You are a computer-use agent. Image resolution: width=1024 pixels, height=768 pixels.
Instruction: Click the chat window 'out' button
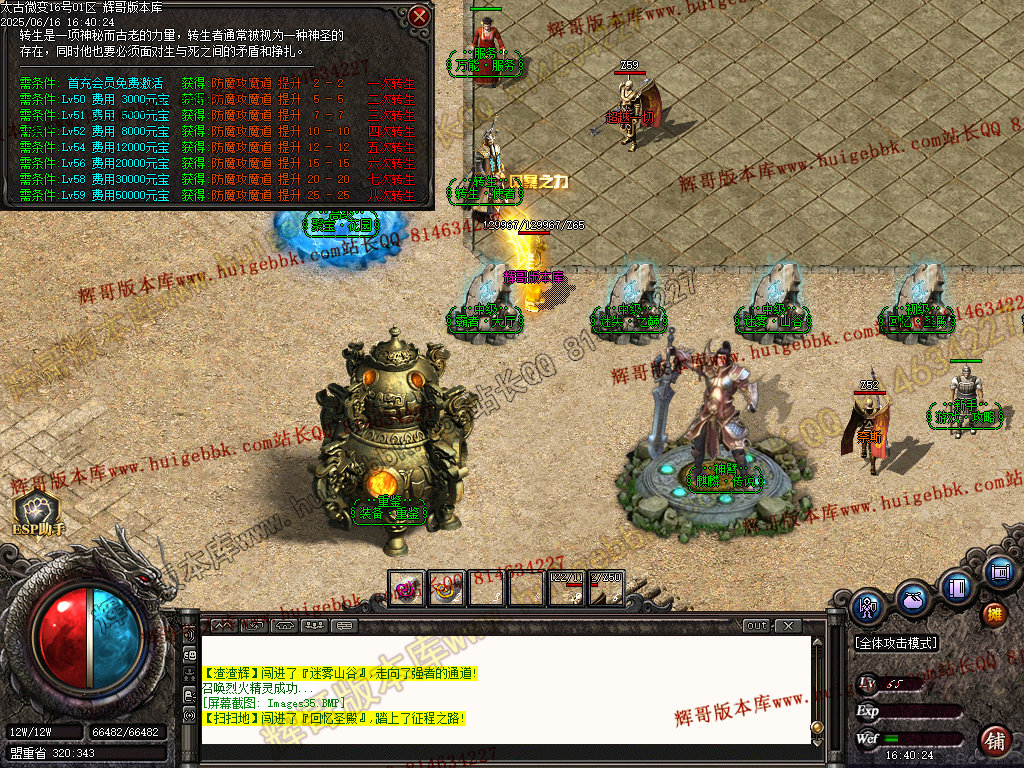757,626
